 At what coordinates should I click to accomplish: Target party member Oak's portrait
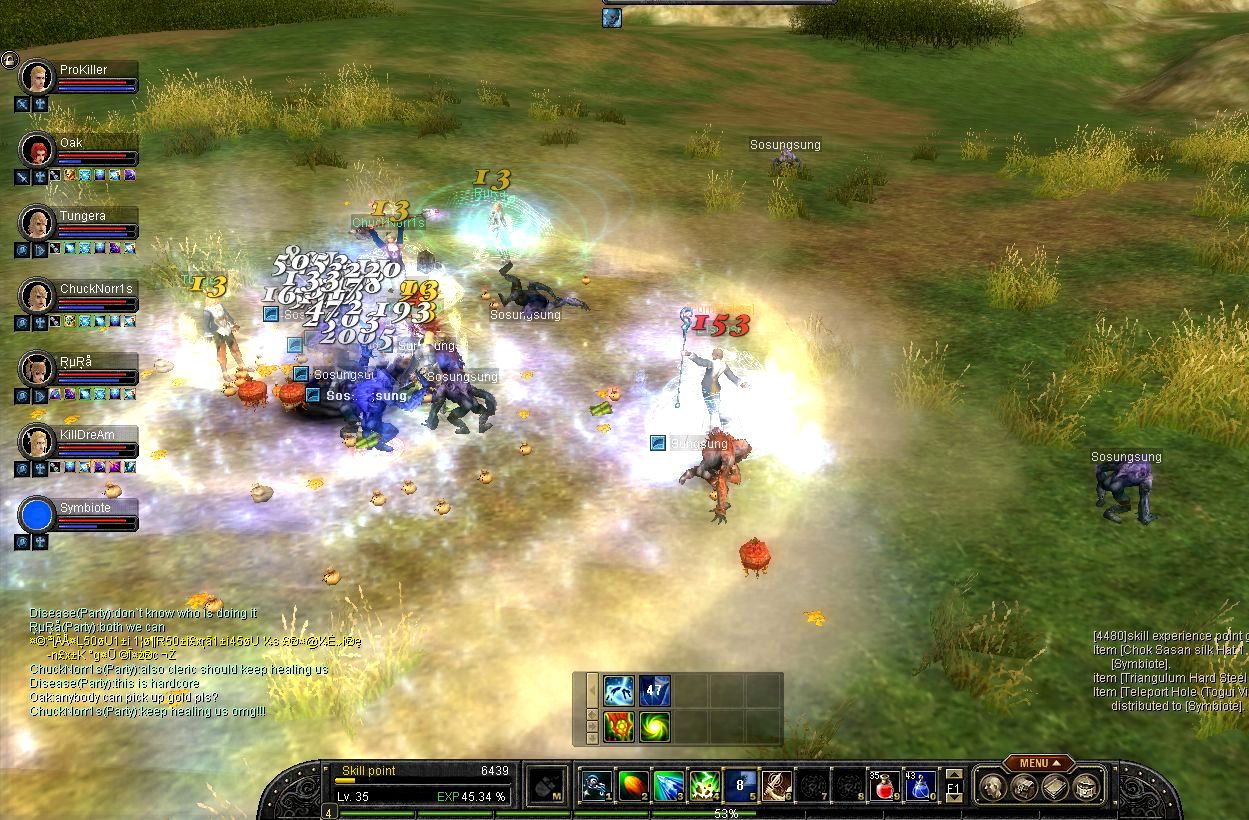pos(37,150)
